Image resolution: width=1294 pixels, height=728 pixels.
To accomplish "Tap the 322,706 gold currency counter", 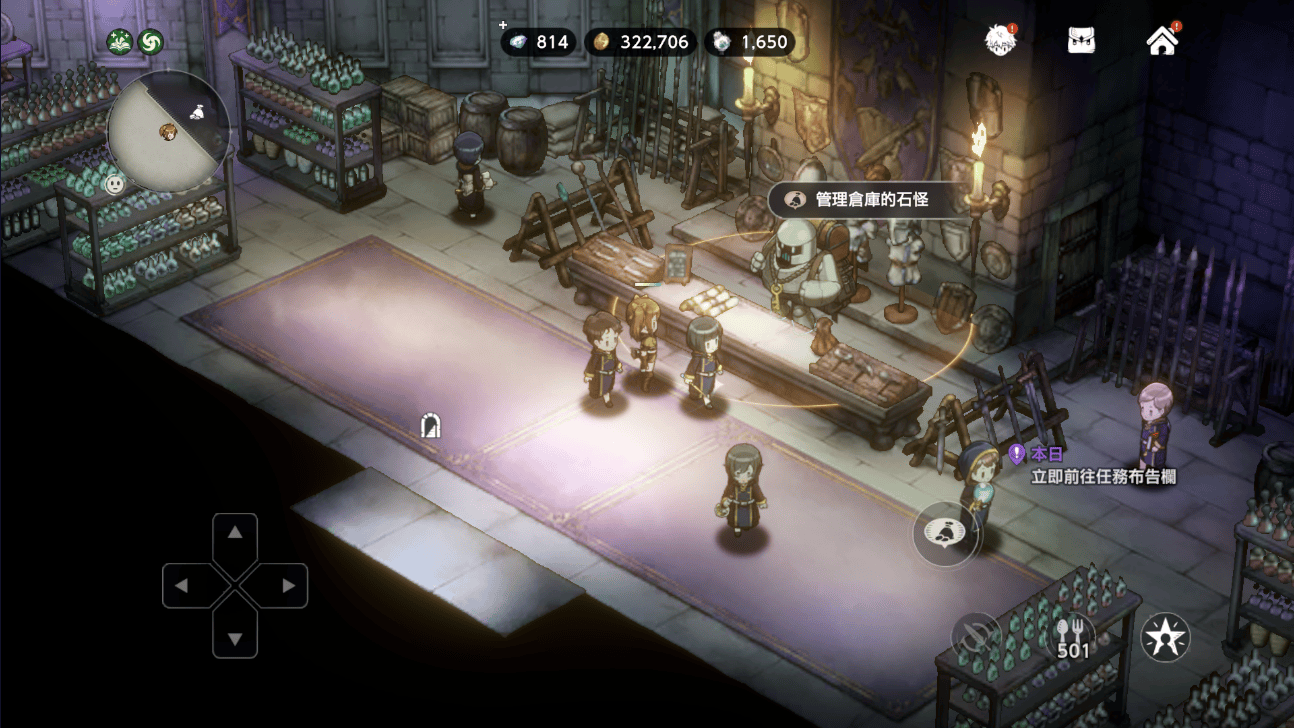I will point(641,42).
